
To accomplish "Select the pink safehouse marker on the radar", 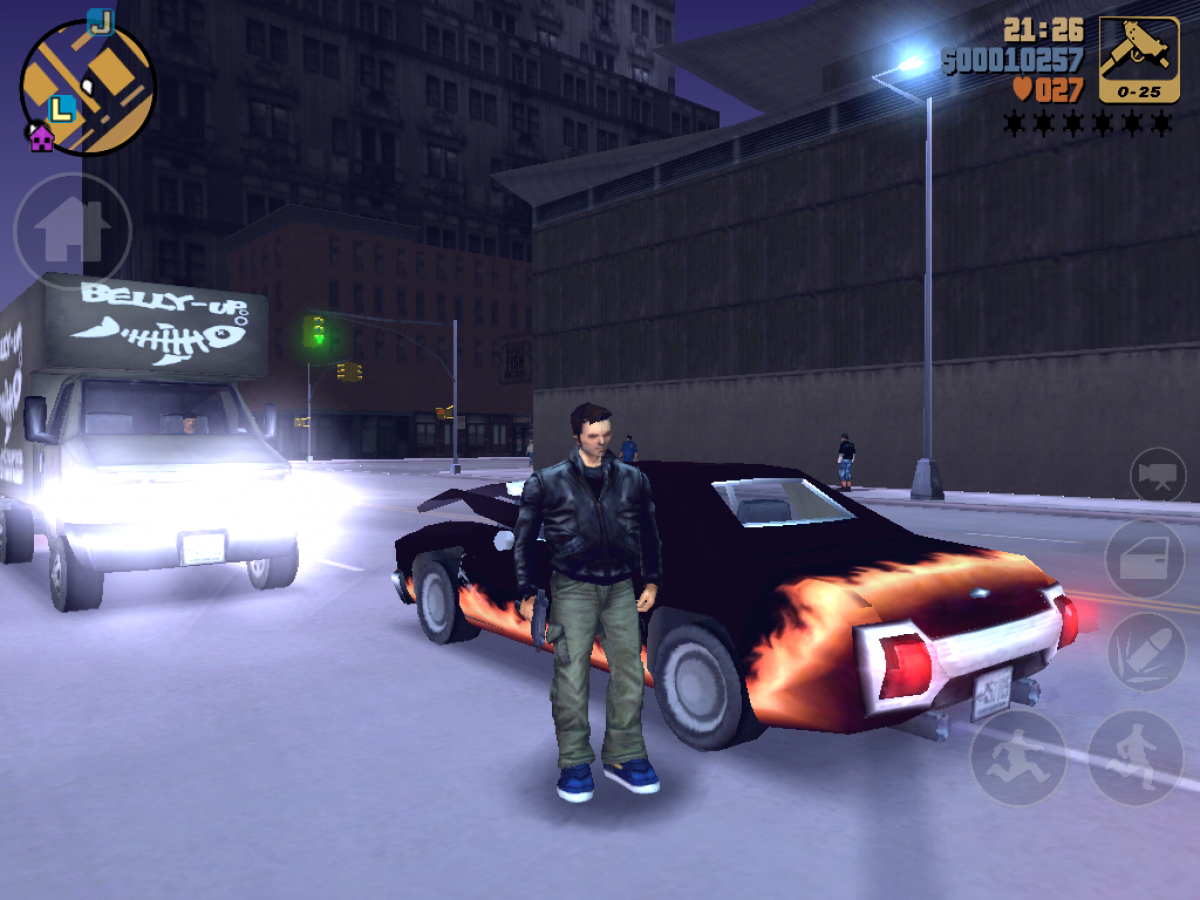I will [x=41, y=138].
